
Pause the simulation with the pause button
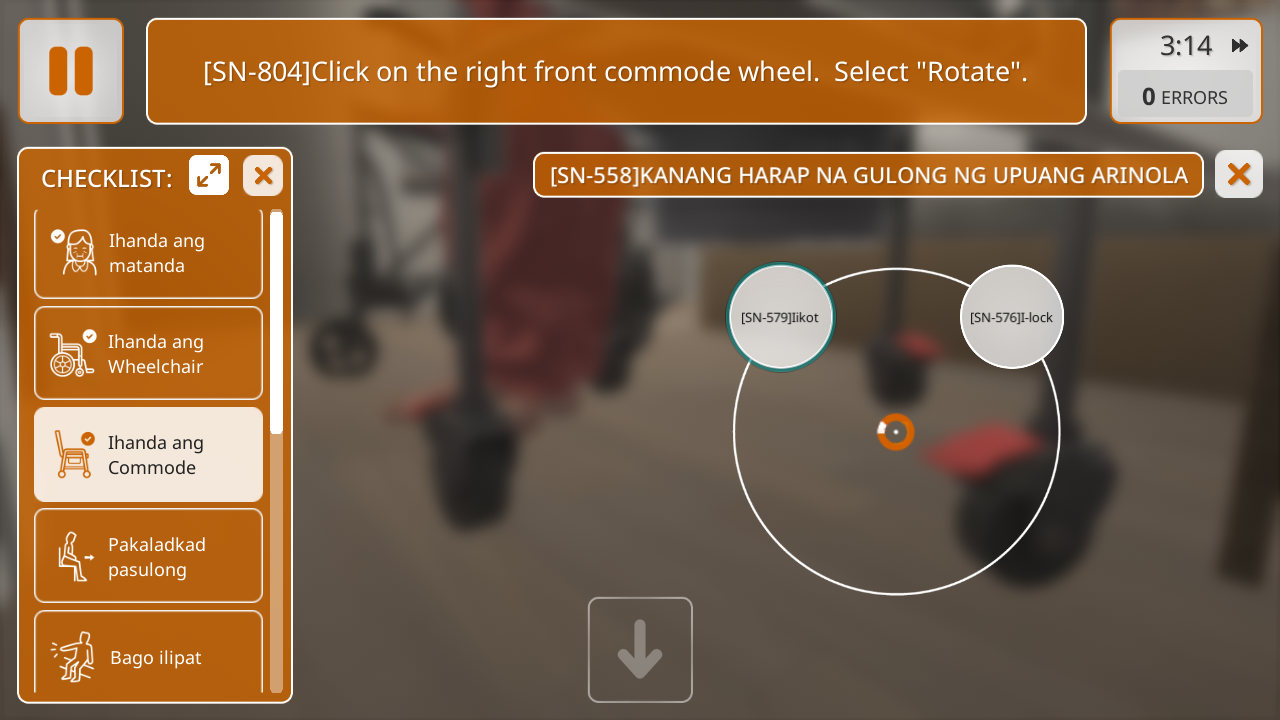[x=71, y=71]
